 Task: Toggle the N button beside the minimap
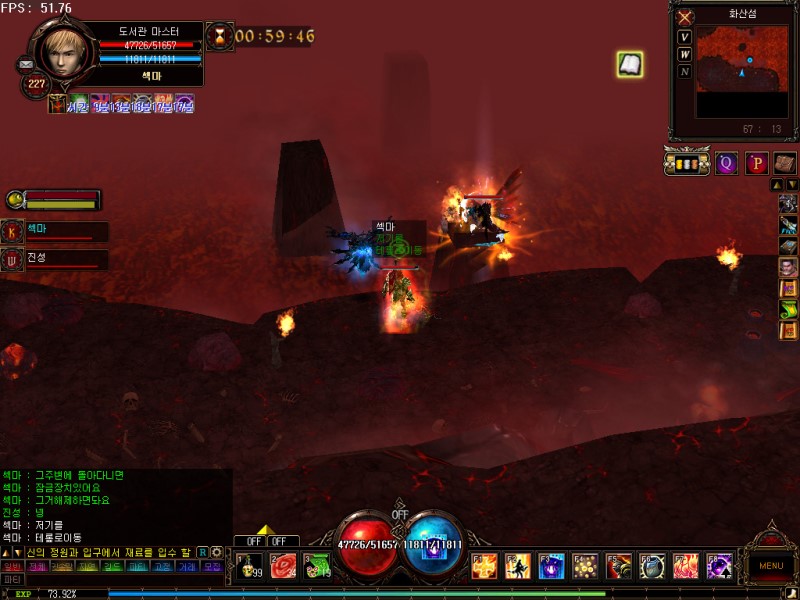(685, 71)
